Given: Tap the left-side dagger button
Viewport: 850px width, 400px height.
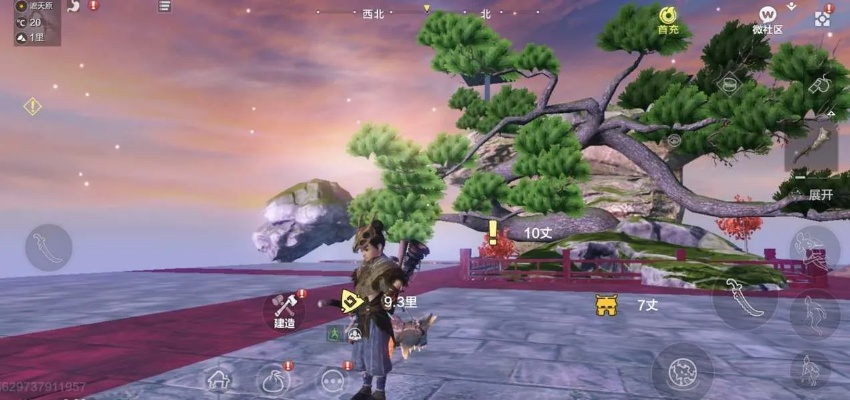Looking at the screenshot, I should 48,247.
